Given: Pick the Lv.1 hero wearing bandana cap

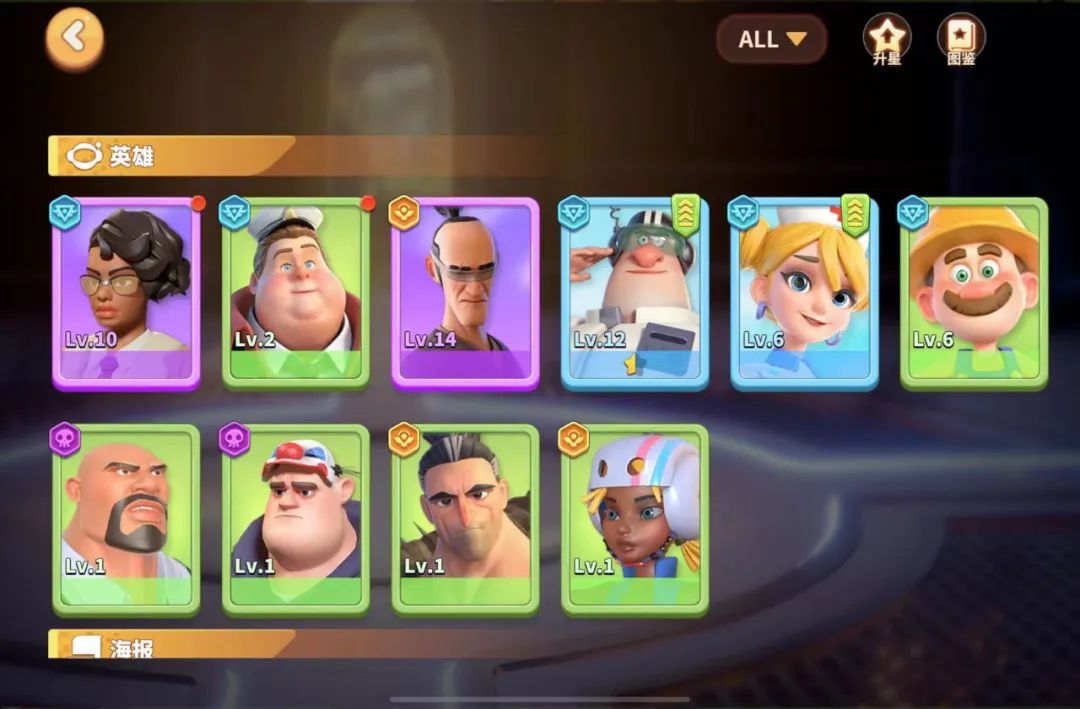Looking at the screenshot, I should pos(296,518).
